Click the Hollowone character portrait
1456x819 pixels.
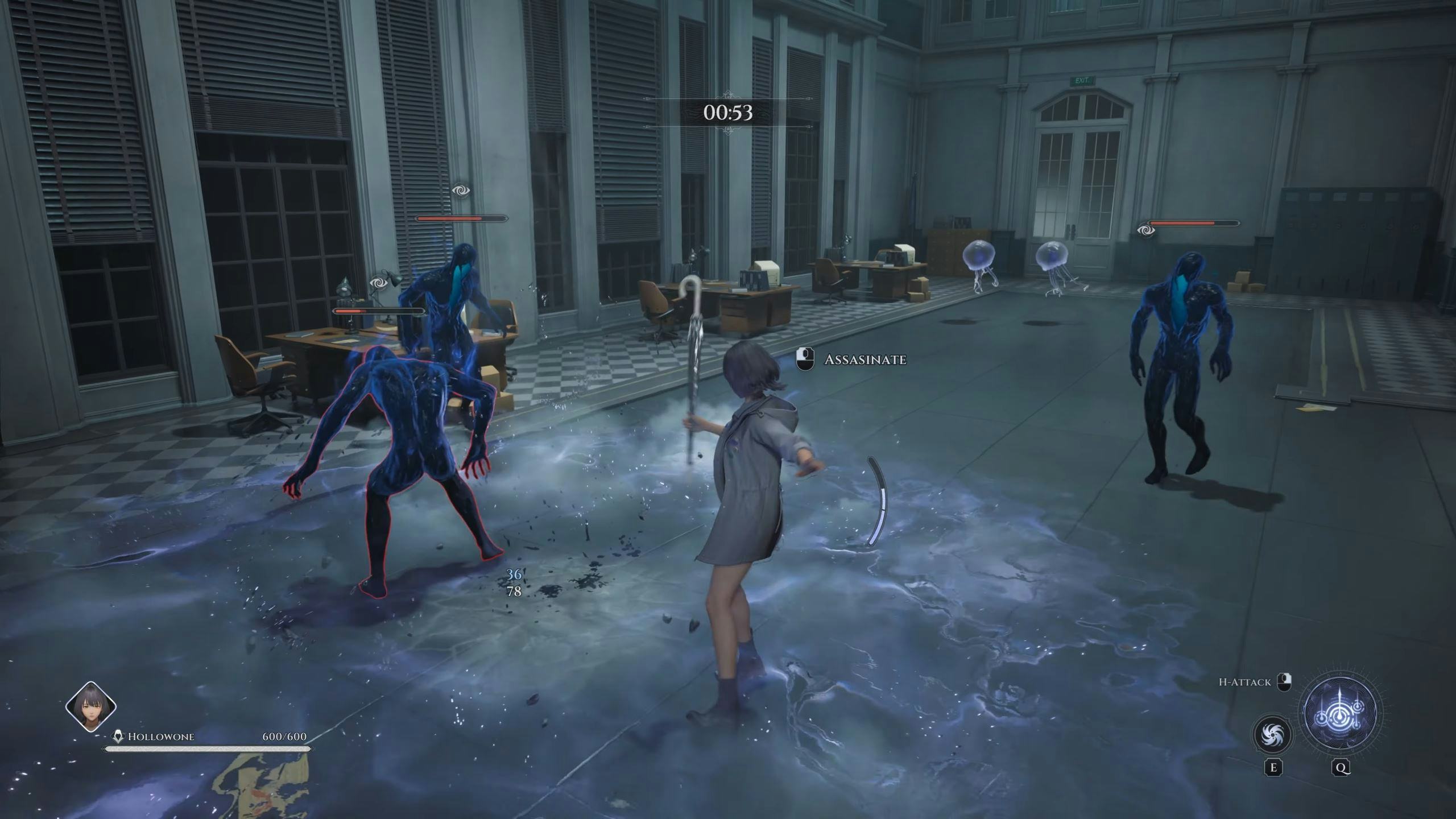click(91, 707)
